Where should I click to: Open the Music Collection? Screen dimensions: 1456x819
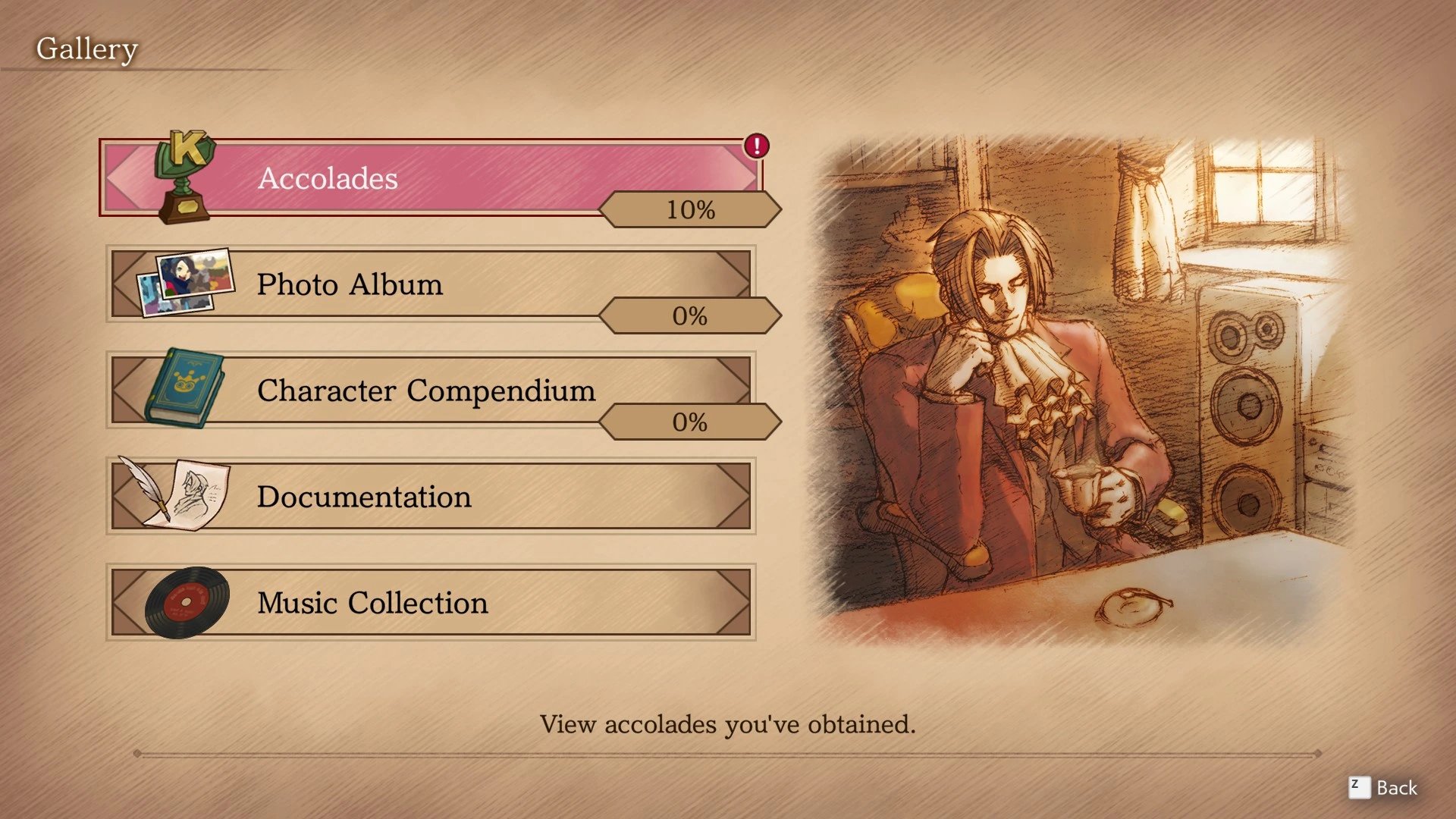coord(430,602)
